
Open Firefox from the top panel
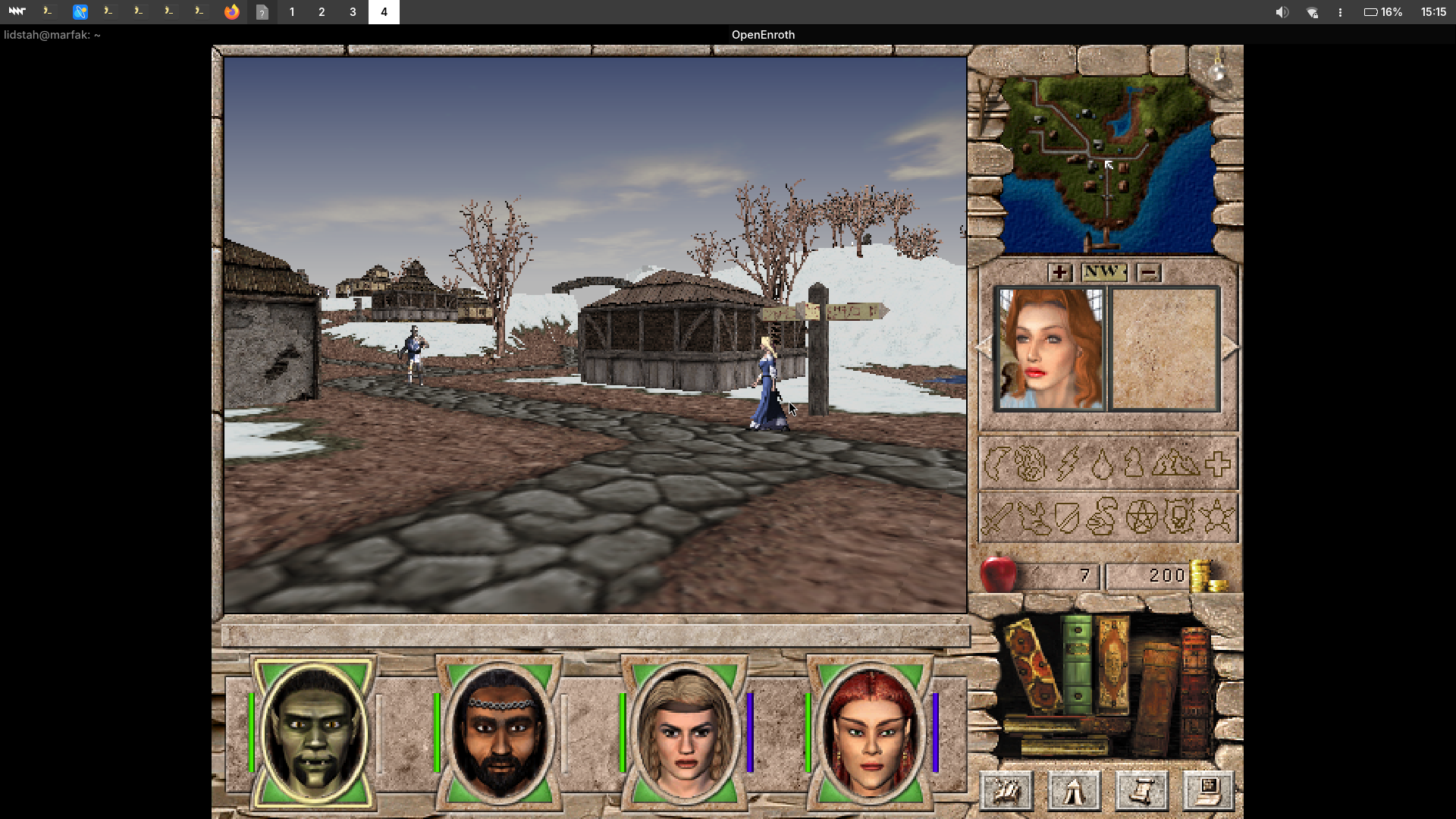tap(231, 12)
